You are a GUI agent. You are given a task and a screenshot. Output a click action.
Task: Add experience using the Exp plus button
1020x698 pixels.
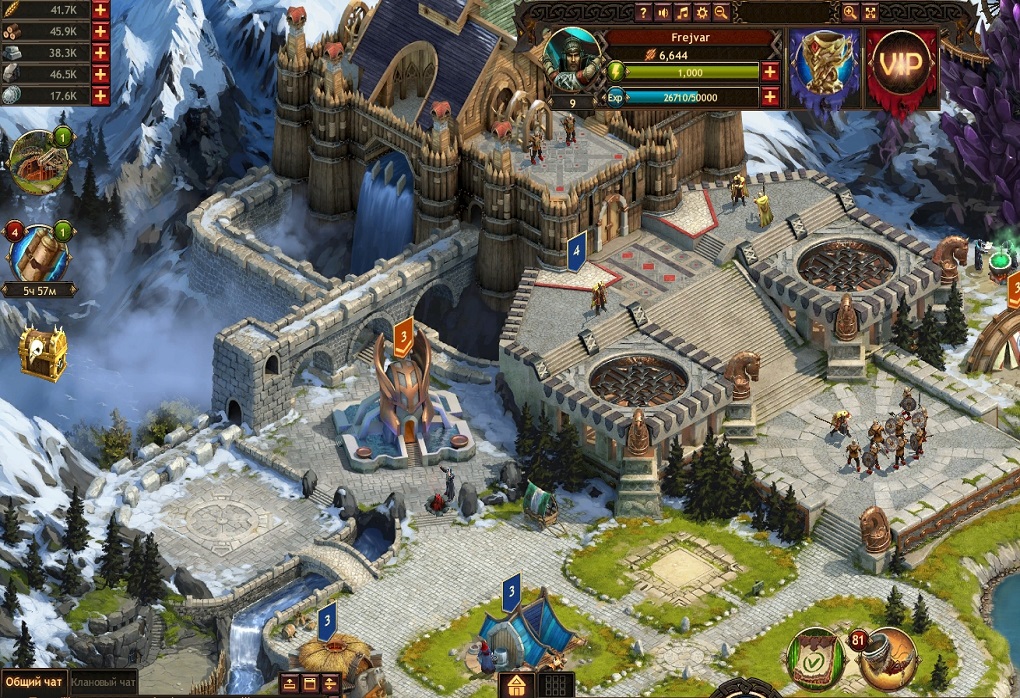769,97
